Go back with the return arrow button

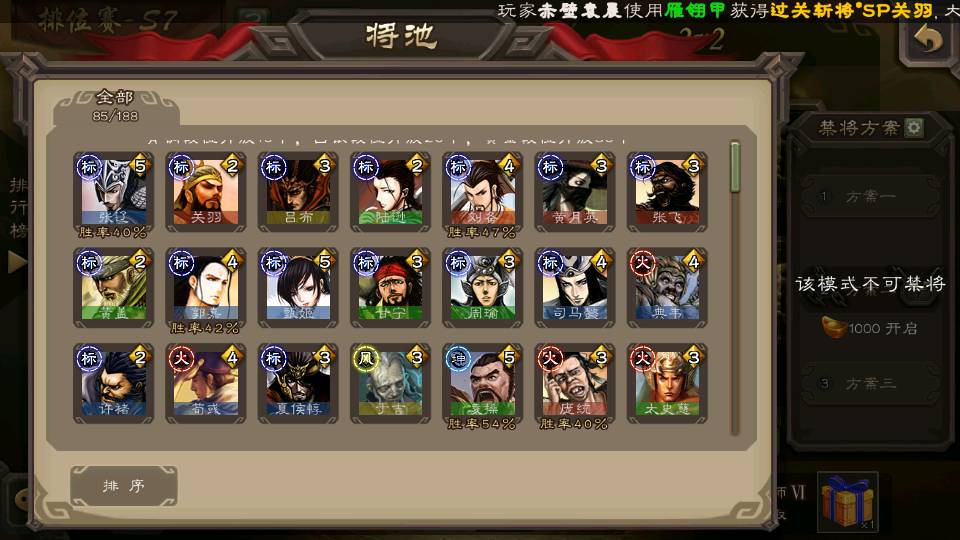tap(929, 41)
